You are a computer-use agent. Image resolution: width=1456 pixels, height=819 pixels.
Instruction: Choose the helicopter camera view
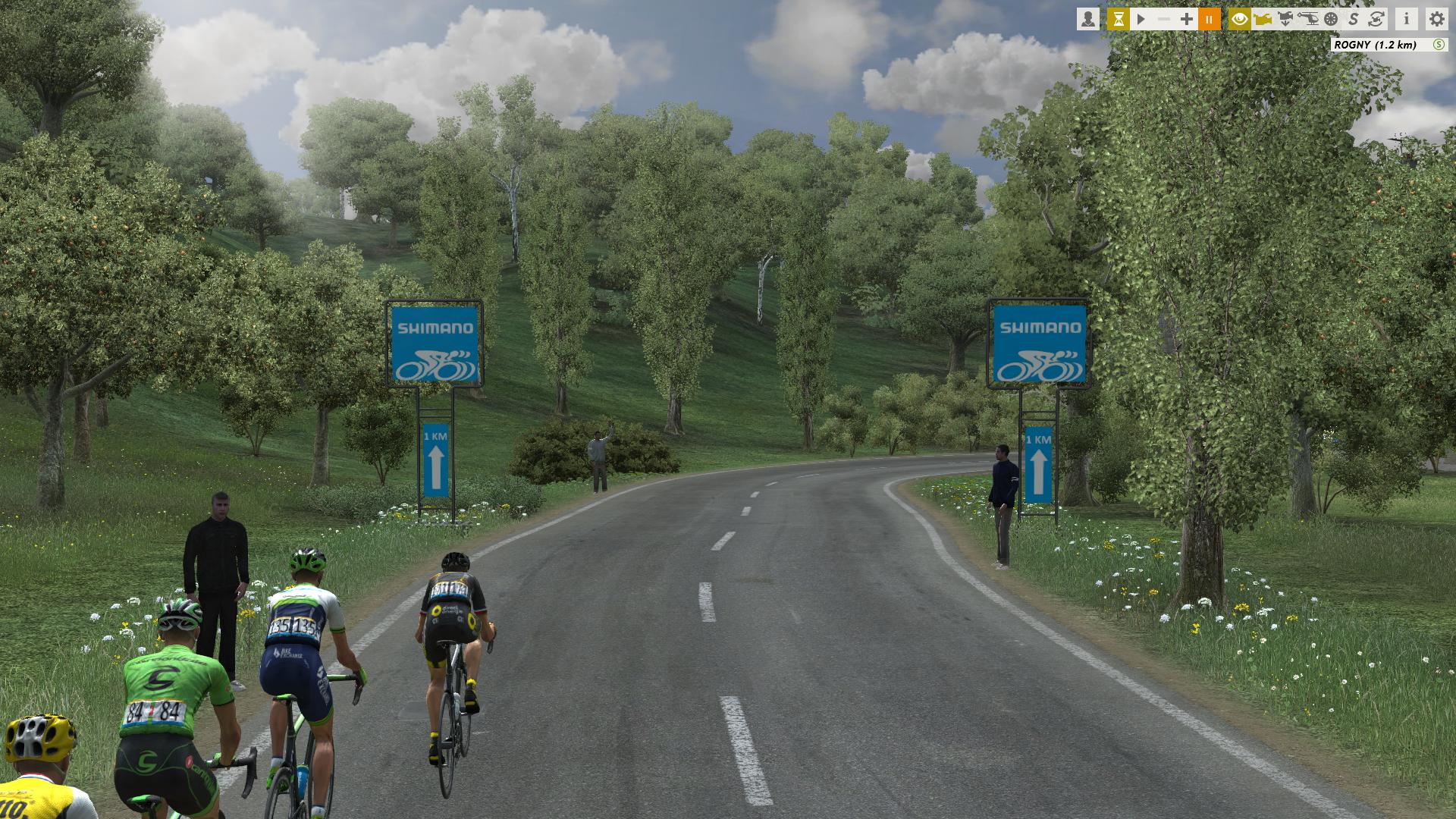click(1308, 19)
